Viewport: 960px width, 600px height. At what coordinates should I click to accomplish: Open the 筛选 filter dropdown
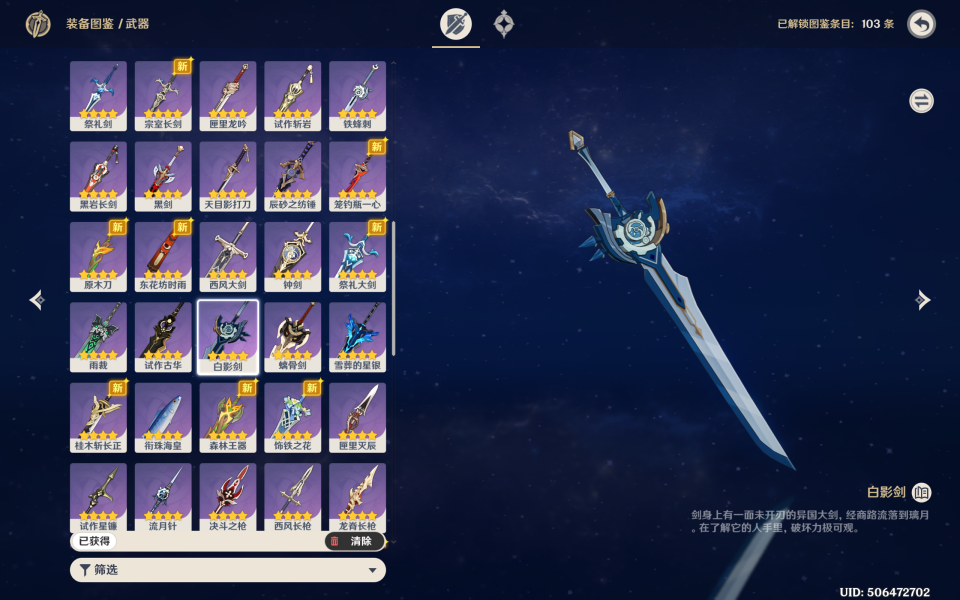pyautogui.click(x=228, y=570)
